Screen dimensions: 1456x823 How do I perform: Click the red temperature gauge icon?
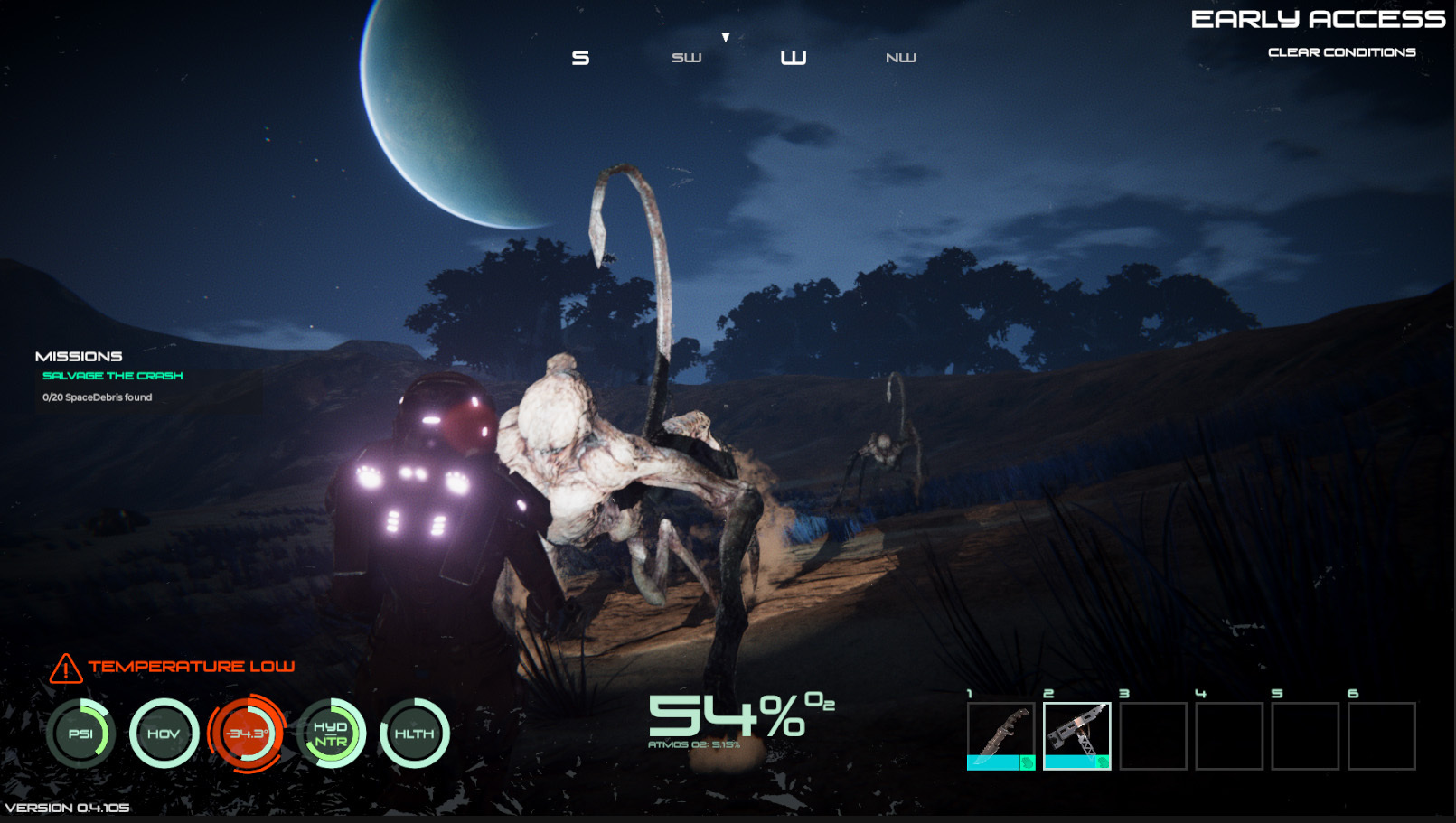pos(247,734)
